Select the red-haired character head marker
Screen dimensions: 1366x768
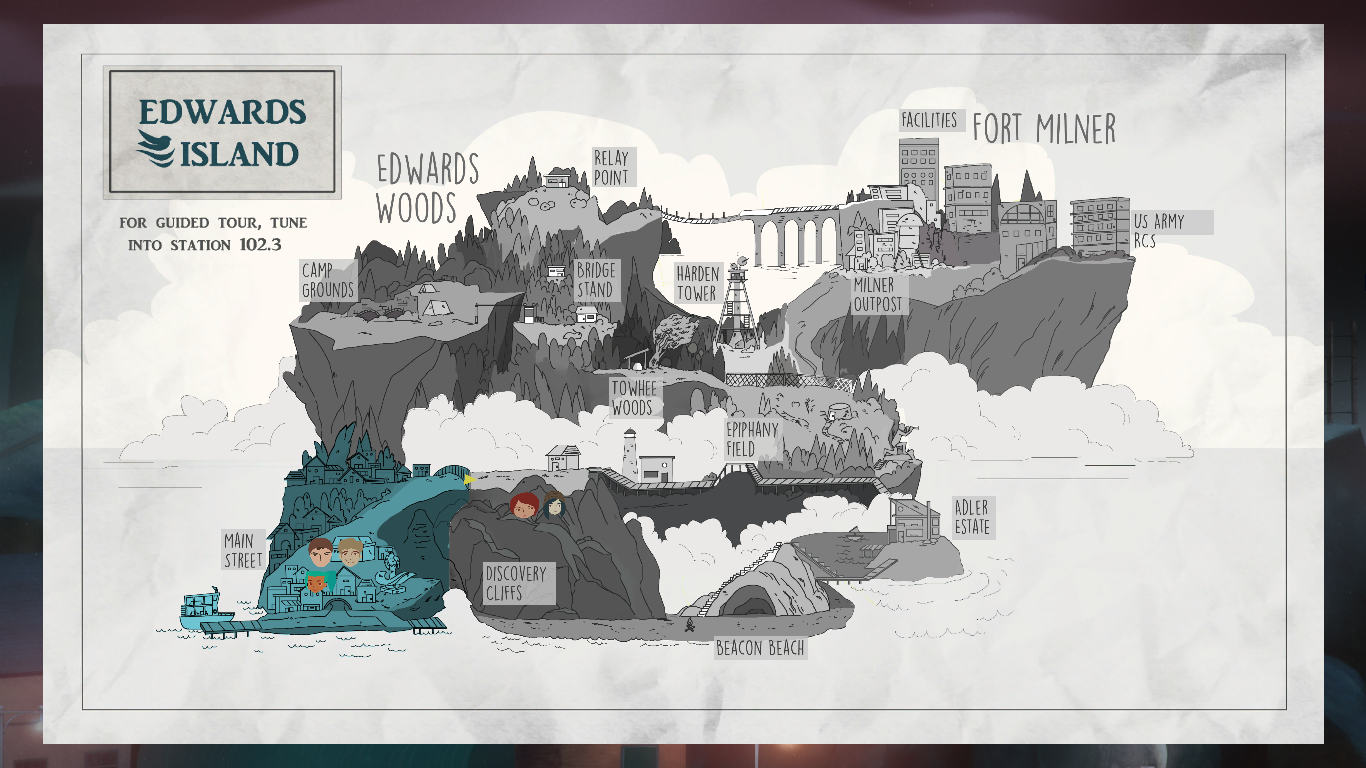coord(525,506)
